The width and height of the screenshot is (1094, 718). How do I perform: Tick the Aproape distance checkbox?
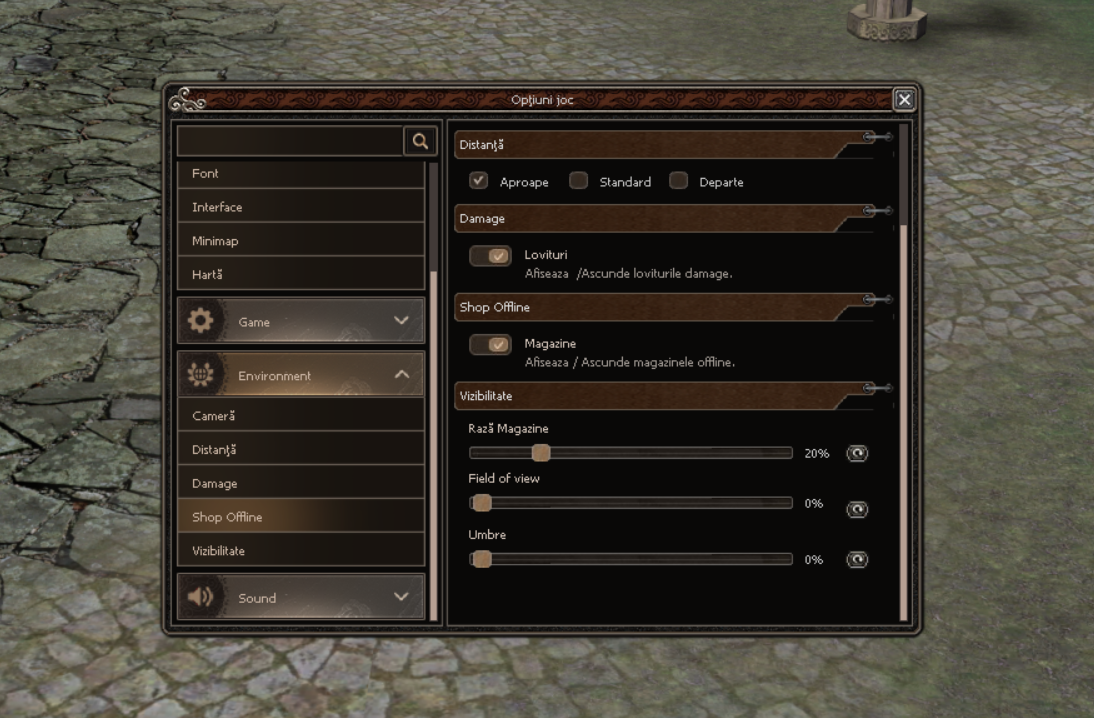tap(479, 181)
